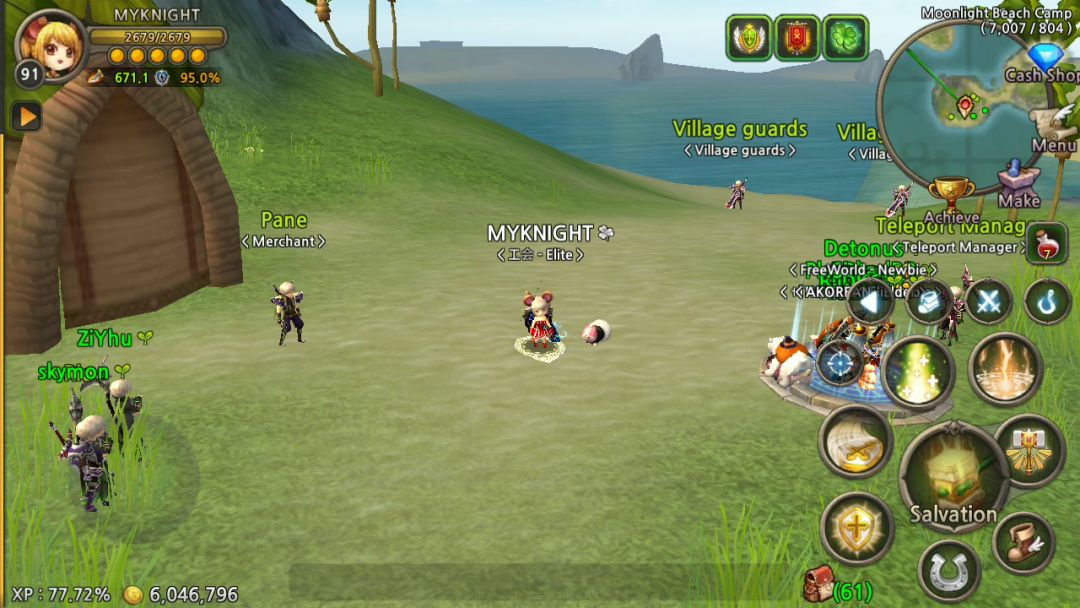Tap the crossed swords button
Image resolution: width=1080 pixels, height=608 pixels.
(x=988, y=301)
